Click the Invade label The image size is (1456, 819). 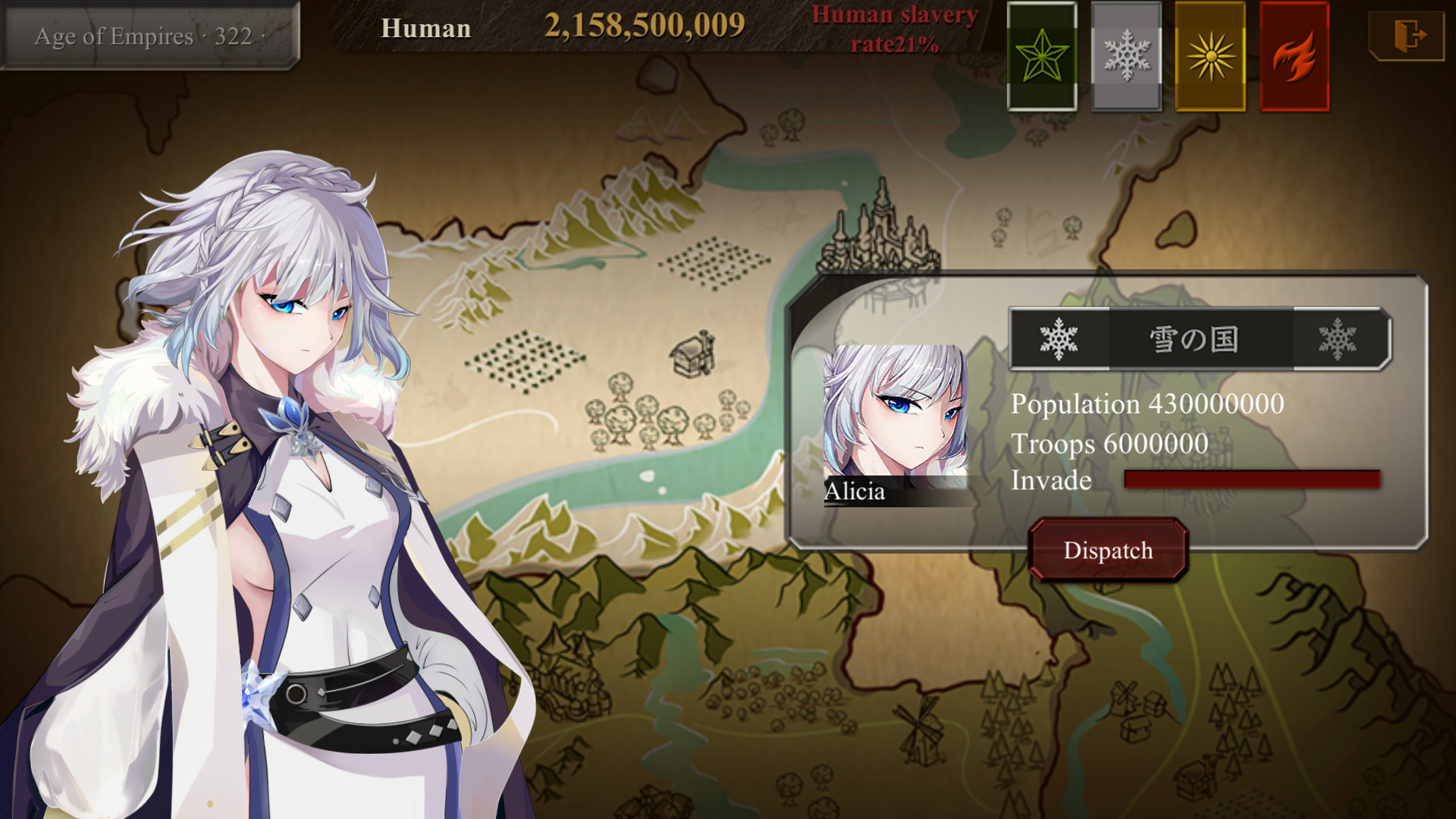1049,479
